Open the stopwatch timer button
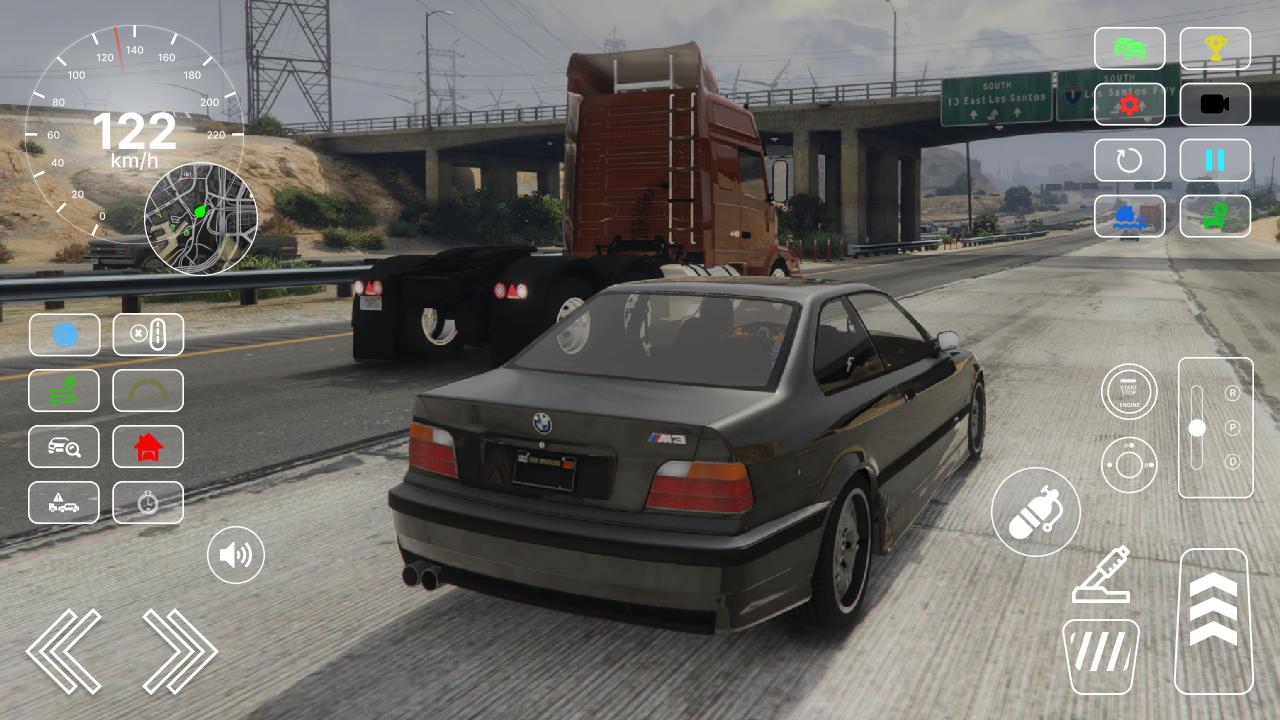The height and width of the screenshot is (720, 1280). click(148, 503)
